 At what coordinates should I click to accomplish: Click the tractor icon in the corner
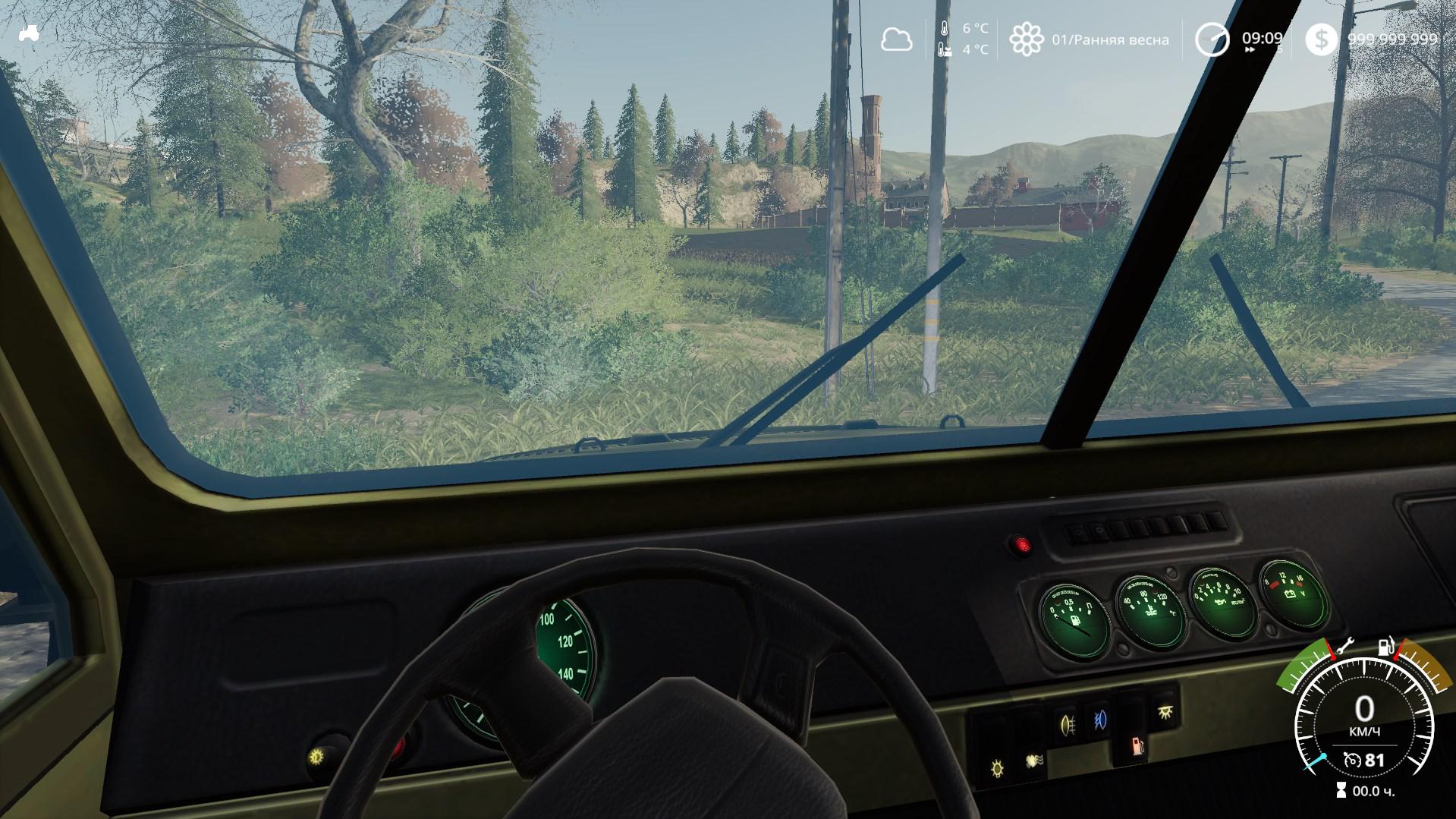pos(29,33)
